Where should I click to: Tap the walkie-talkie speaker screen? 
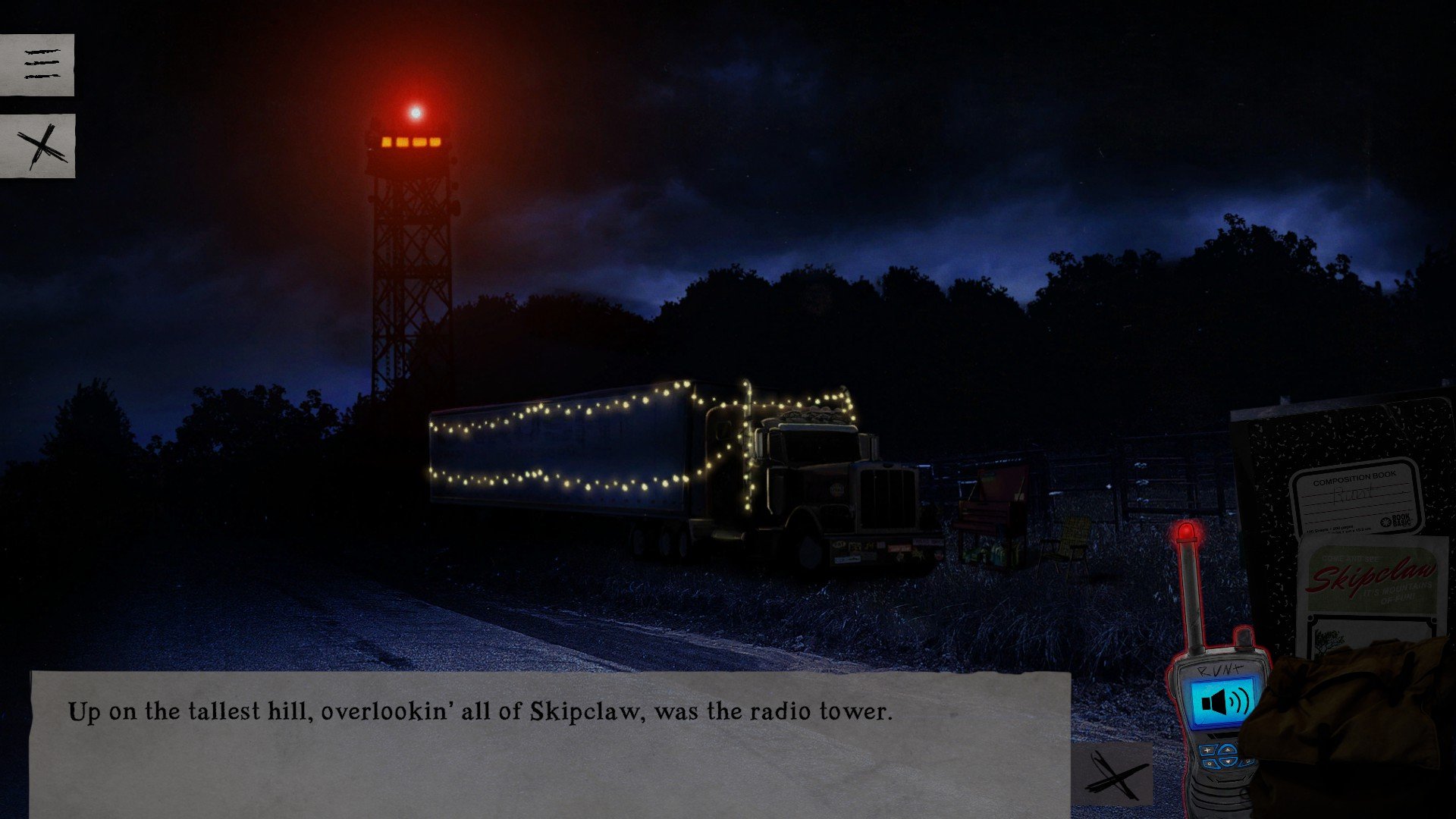click(1224, 702)
